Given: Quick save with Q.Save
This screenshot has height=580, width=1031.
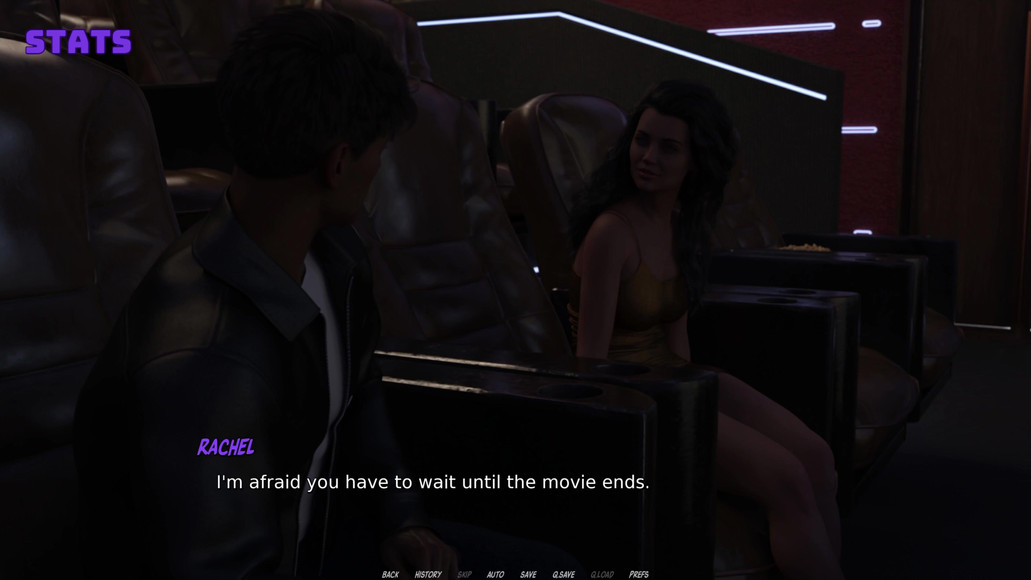Looking at the screenshot, I should tap(563, 575).
